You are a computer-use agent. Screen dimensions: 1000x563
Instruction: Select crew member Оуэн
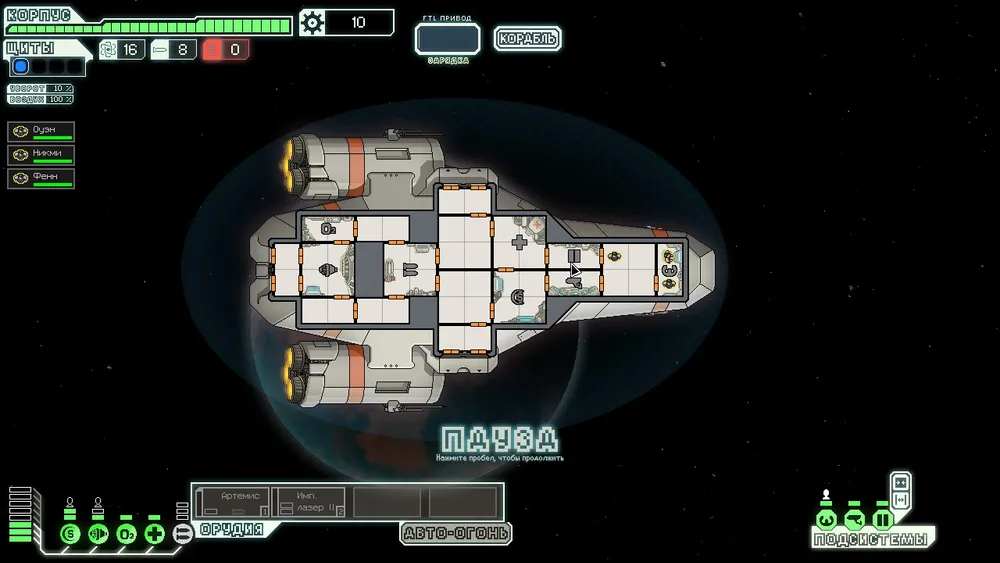point(41,132)
